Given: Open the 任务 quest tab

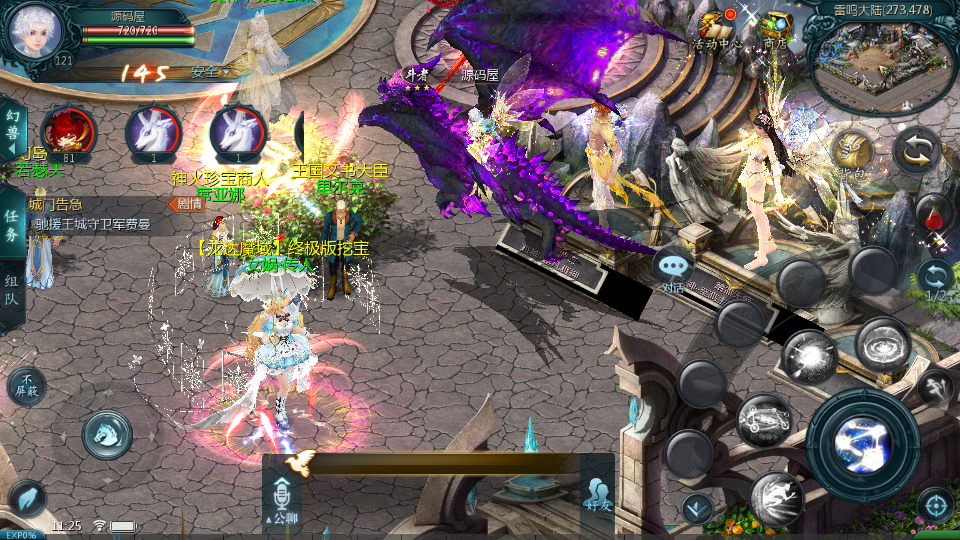Looking at the screenshot, I should (x=12, y=224).
